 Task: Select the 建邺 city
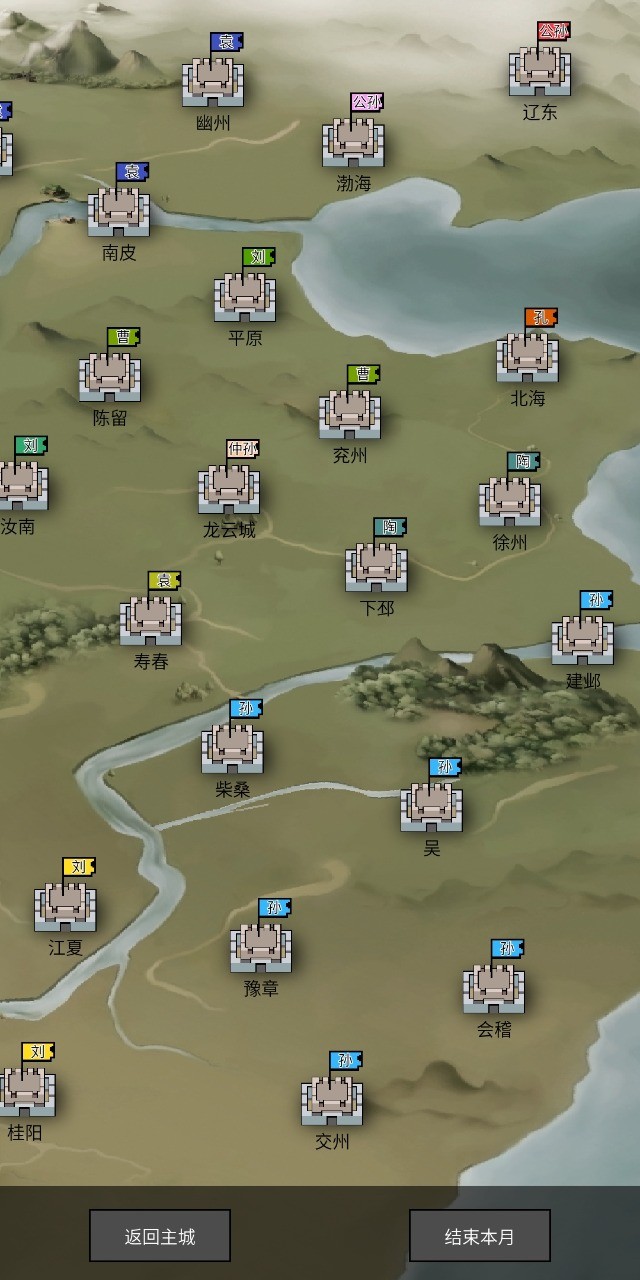tap(583, 640)
